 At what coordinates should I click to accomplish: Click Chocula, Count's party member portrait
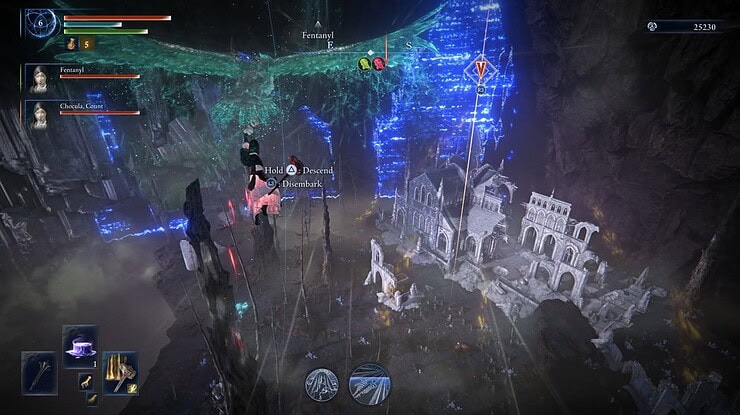click(41, 112)
